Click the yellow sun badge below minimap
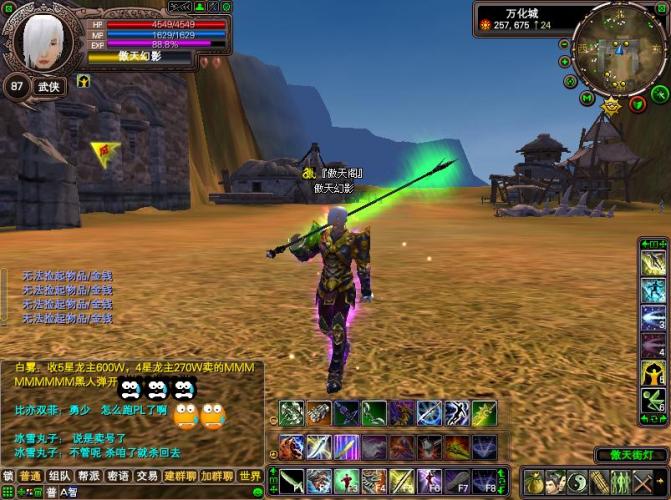Image resolution: width=671 pixels, height=500 pixels. pos(612,105)
